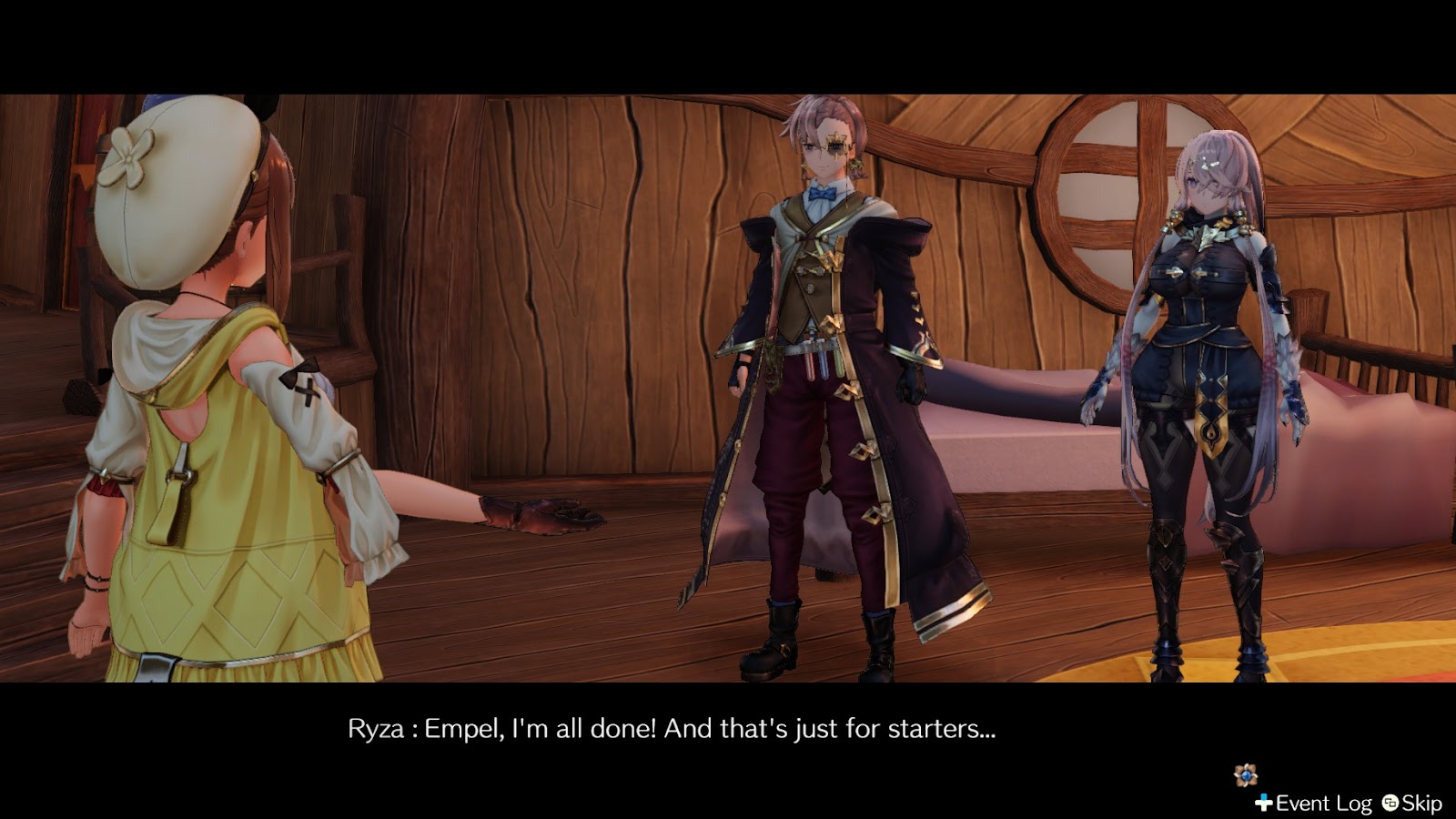Screen dimensions: 1456x819
Task: Click Ryza's name in the dialogue line
Action: click(375, 728)
